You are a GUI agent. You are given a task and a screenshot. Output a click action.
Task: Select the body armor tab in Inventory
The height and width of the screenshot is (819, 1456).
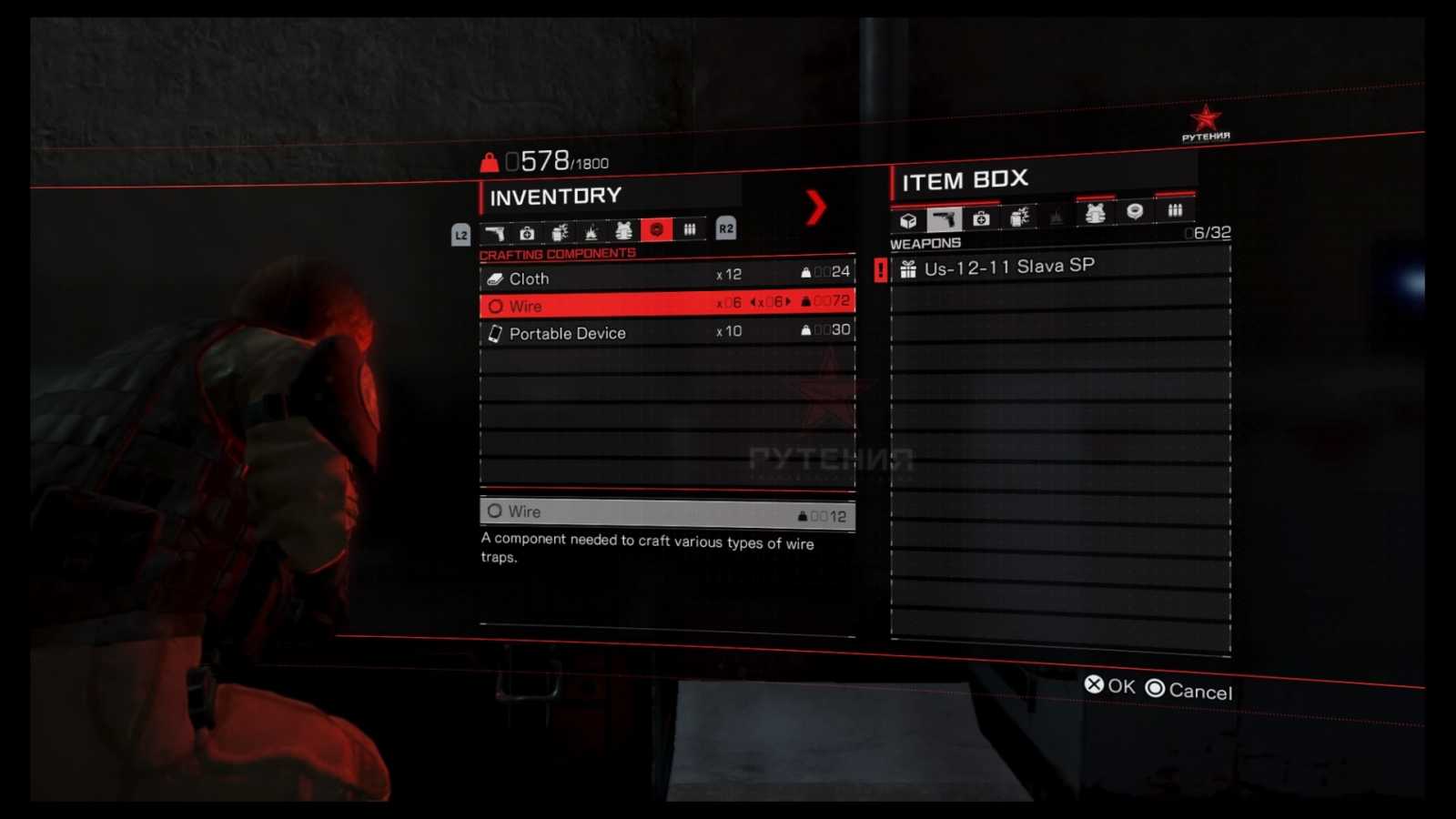point(623,230)
